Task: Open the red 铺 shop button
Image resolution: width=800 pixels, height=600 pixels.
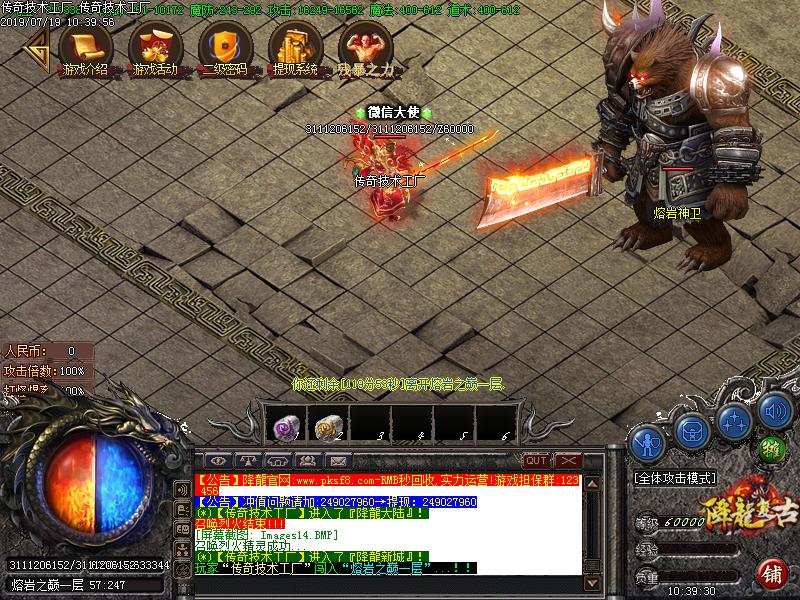Action: [x=771, y=574]
